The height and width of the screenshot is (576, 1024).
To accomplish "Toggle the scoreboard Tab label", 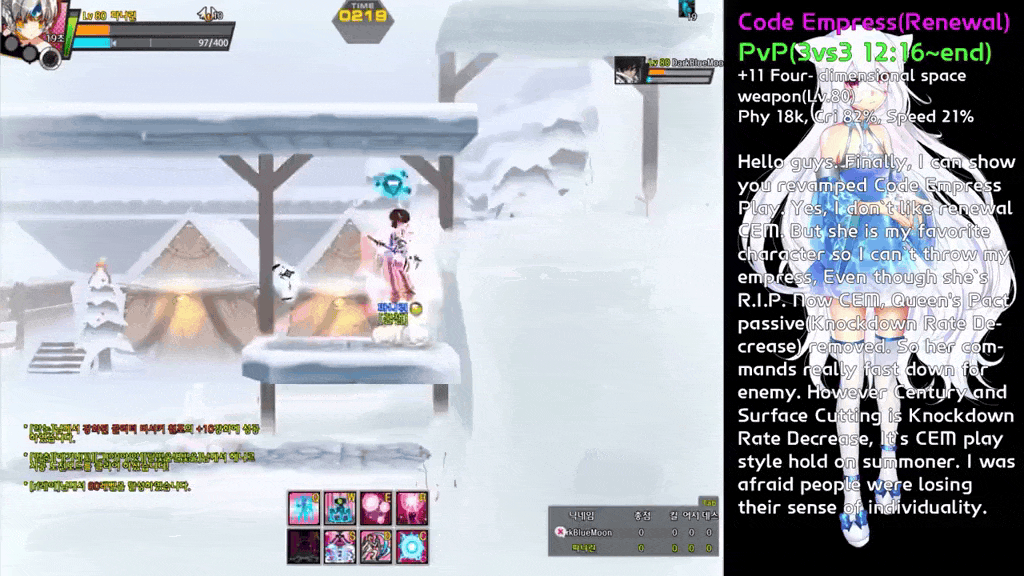I will point(709,502).
